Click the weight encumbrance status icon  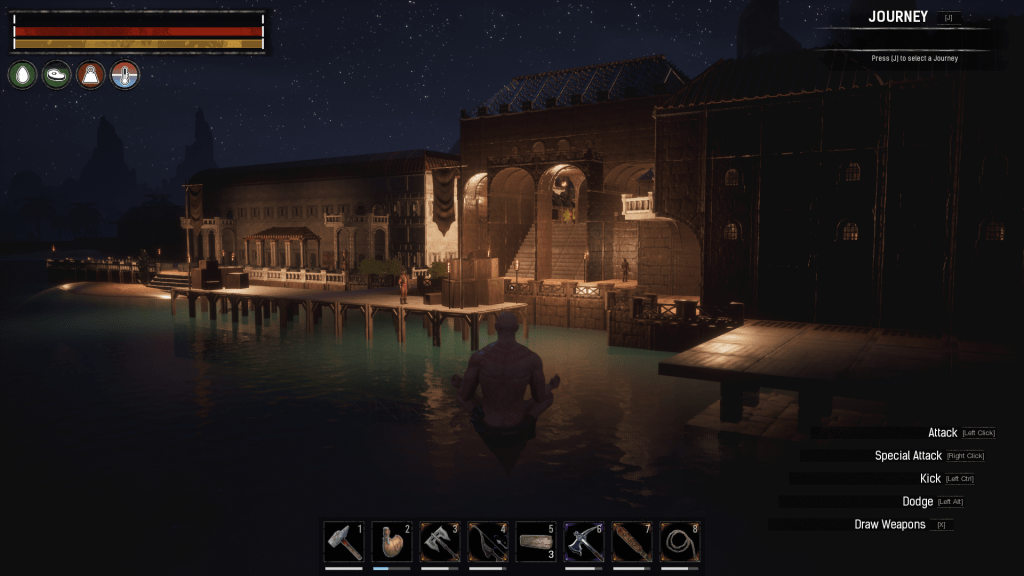pyautogui.click(x=91, y=74)
